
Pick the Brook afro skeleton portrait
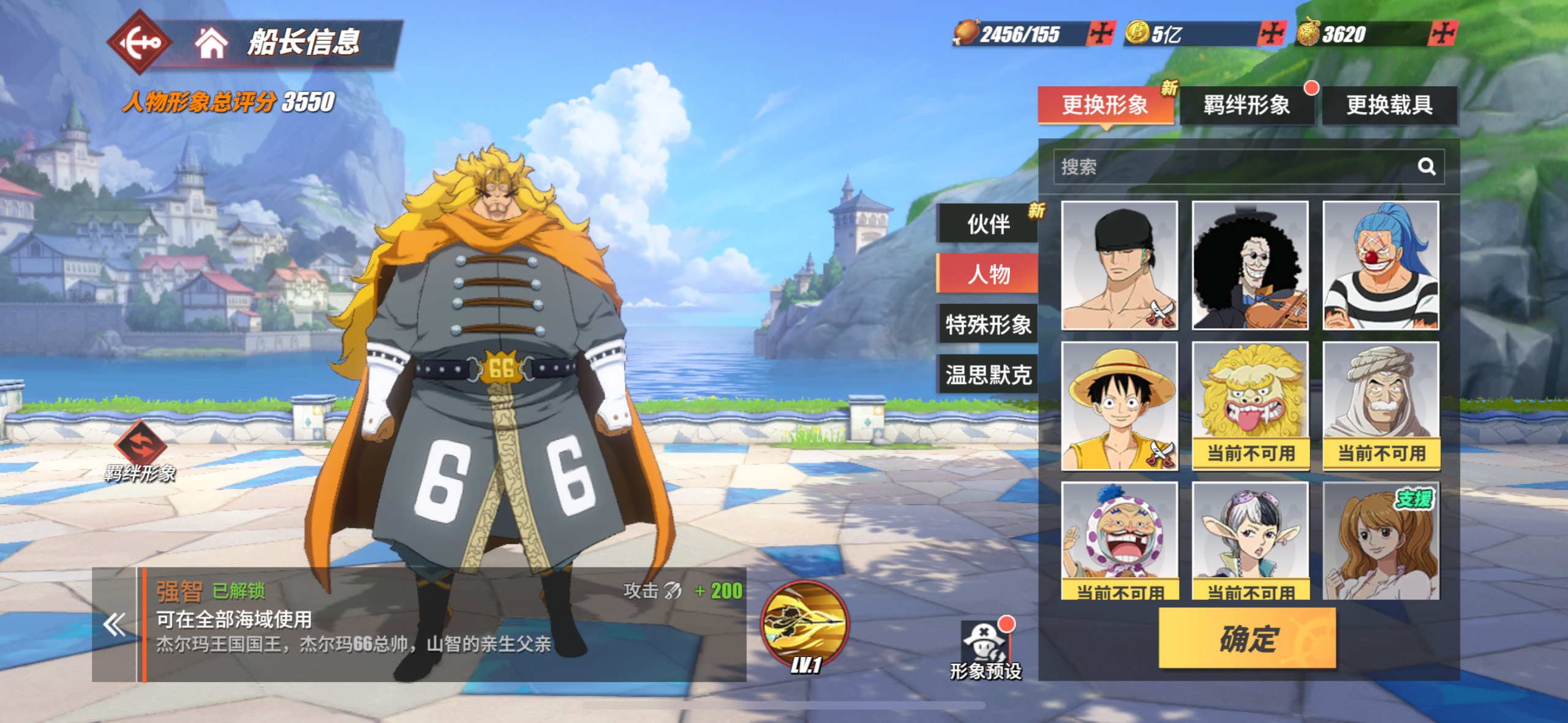point(1249,266)
